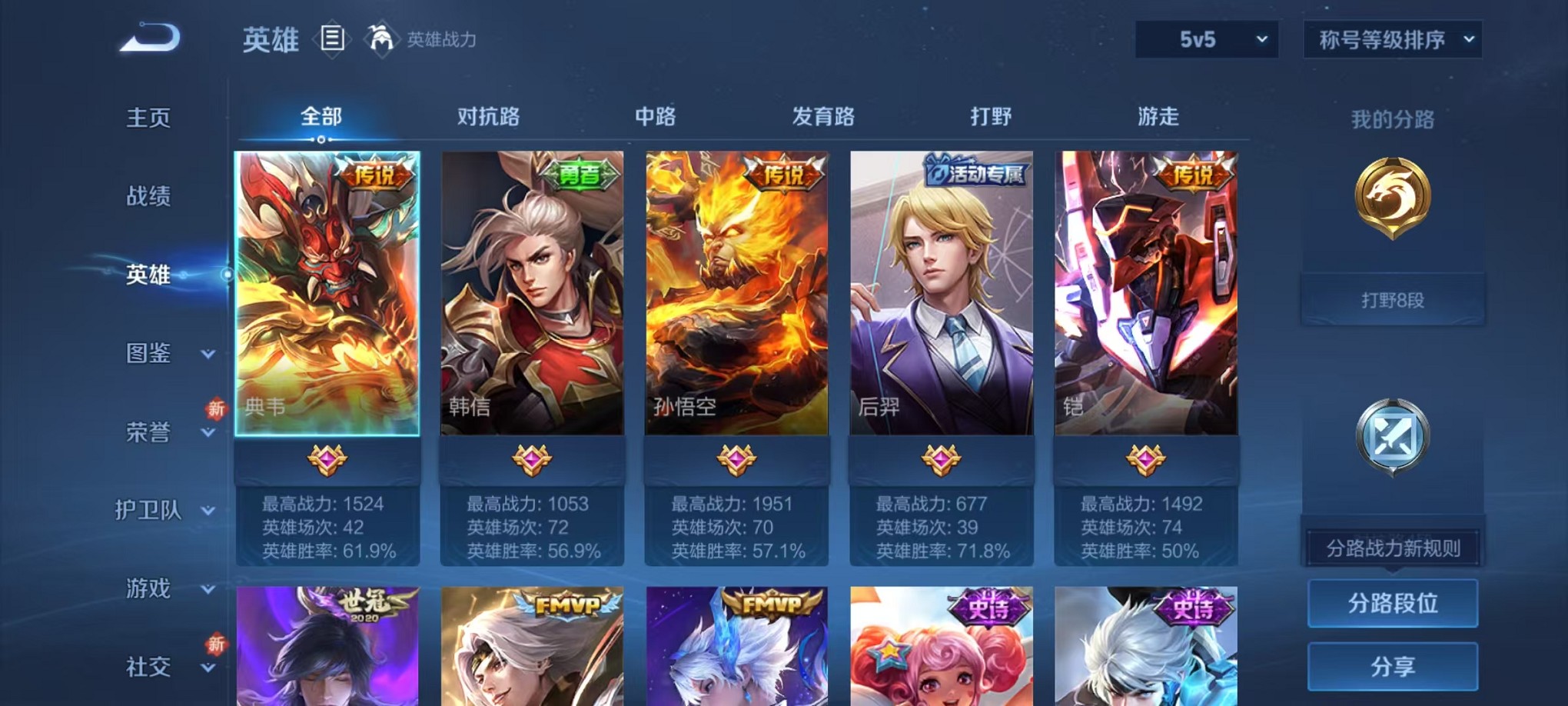
Task: Click the 打野8段 rank label
Action: coord(1393,300)
